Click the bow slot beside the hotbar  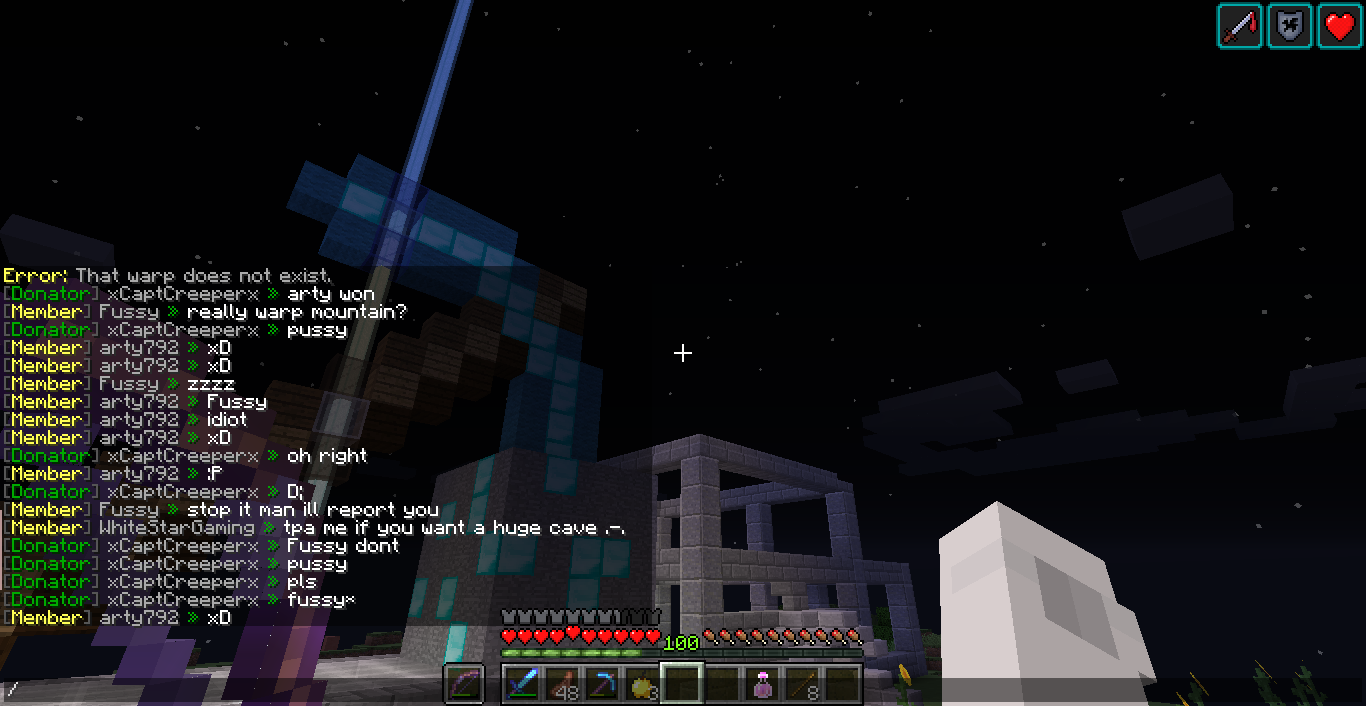pyautogui.click(x=464, y=684)
